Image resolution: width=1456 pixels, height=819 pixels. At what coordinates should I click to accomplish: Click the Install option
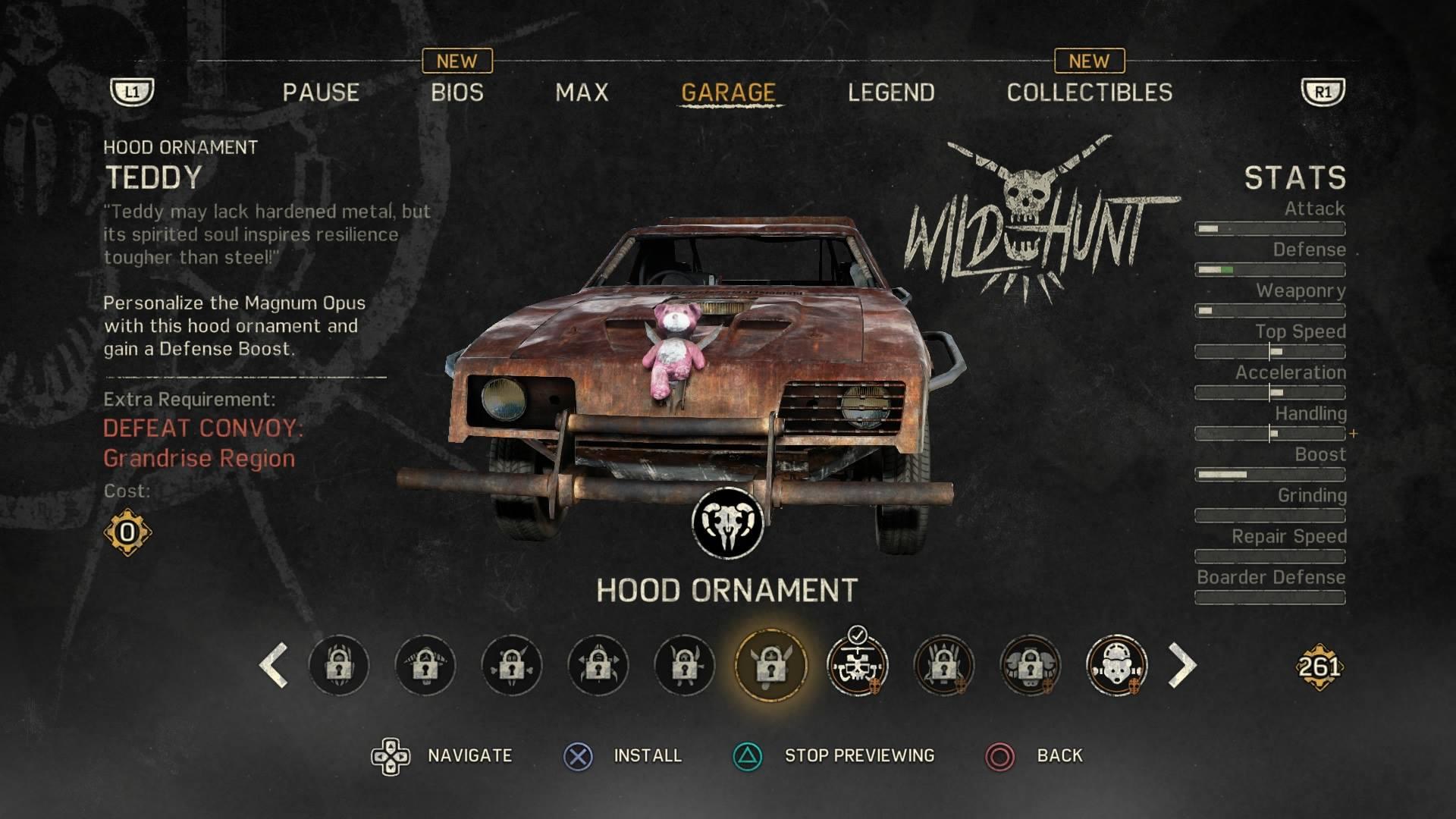click(647, 755)
